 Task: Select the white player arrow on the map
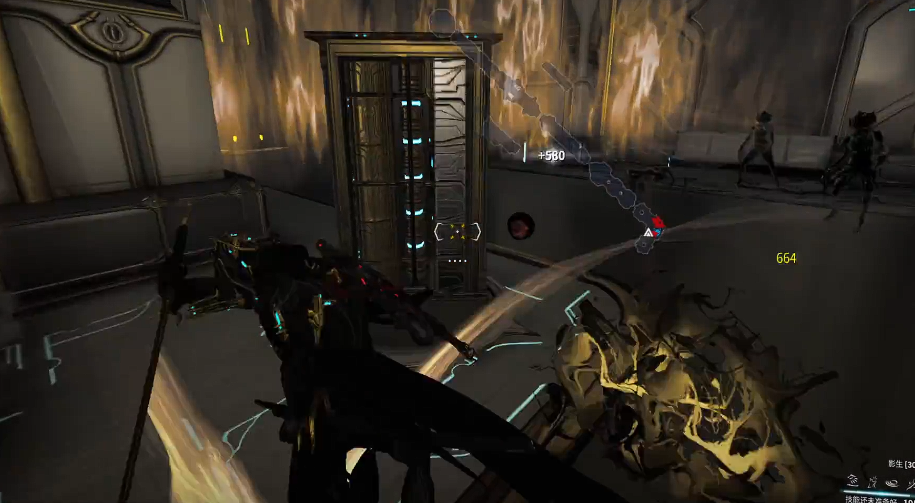tap(648, 233)
